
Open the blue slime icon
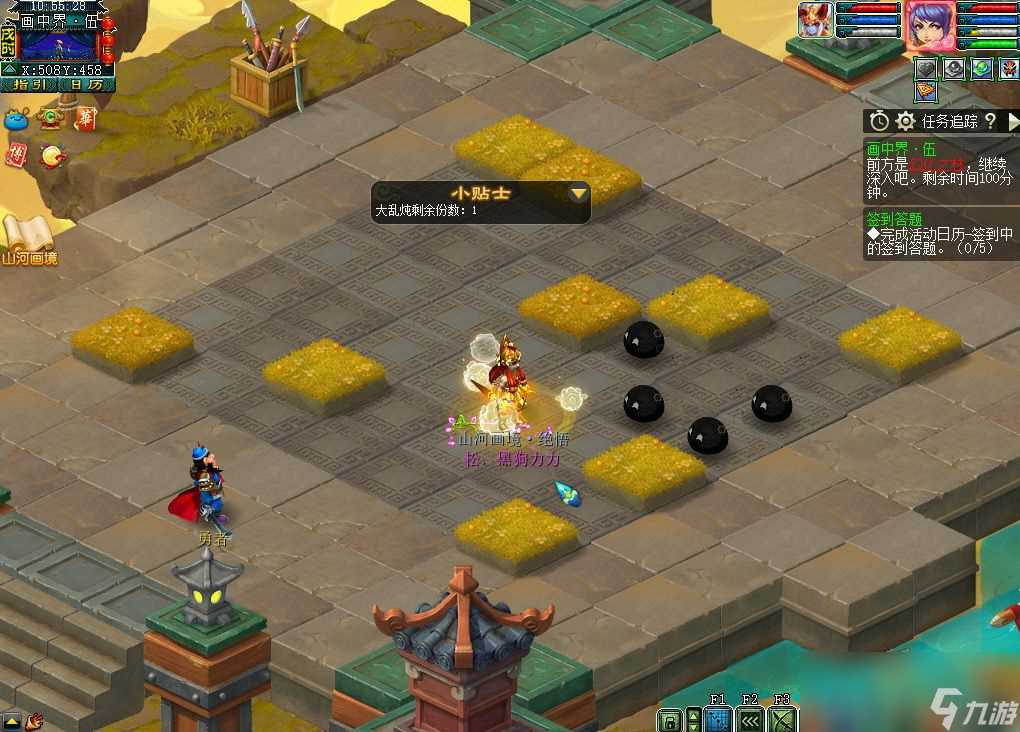click(x=17, y=120)
